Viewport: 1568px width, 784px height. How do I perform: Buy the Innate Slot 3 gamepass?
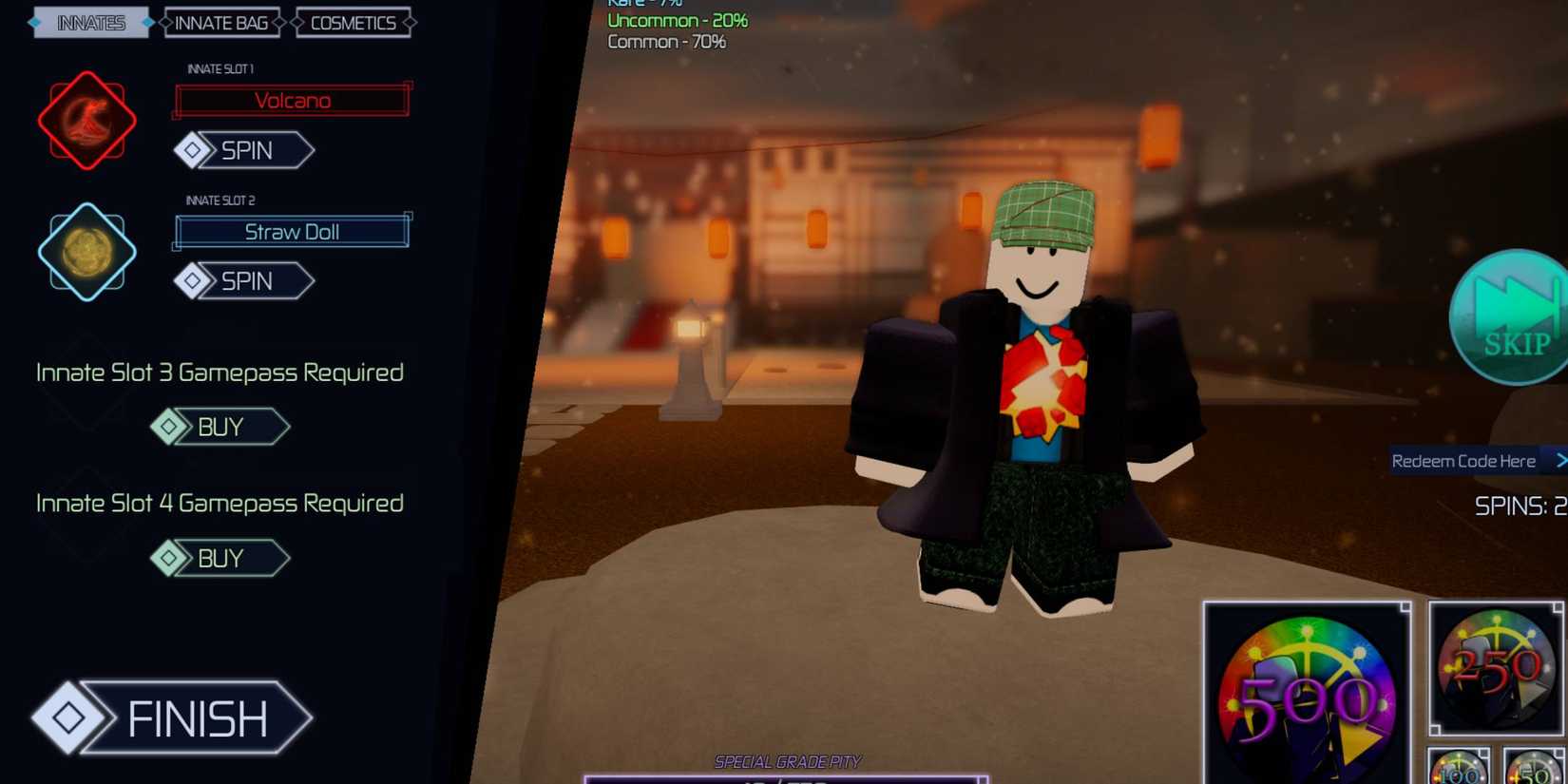(220, 427)
